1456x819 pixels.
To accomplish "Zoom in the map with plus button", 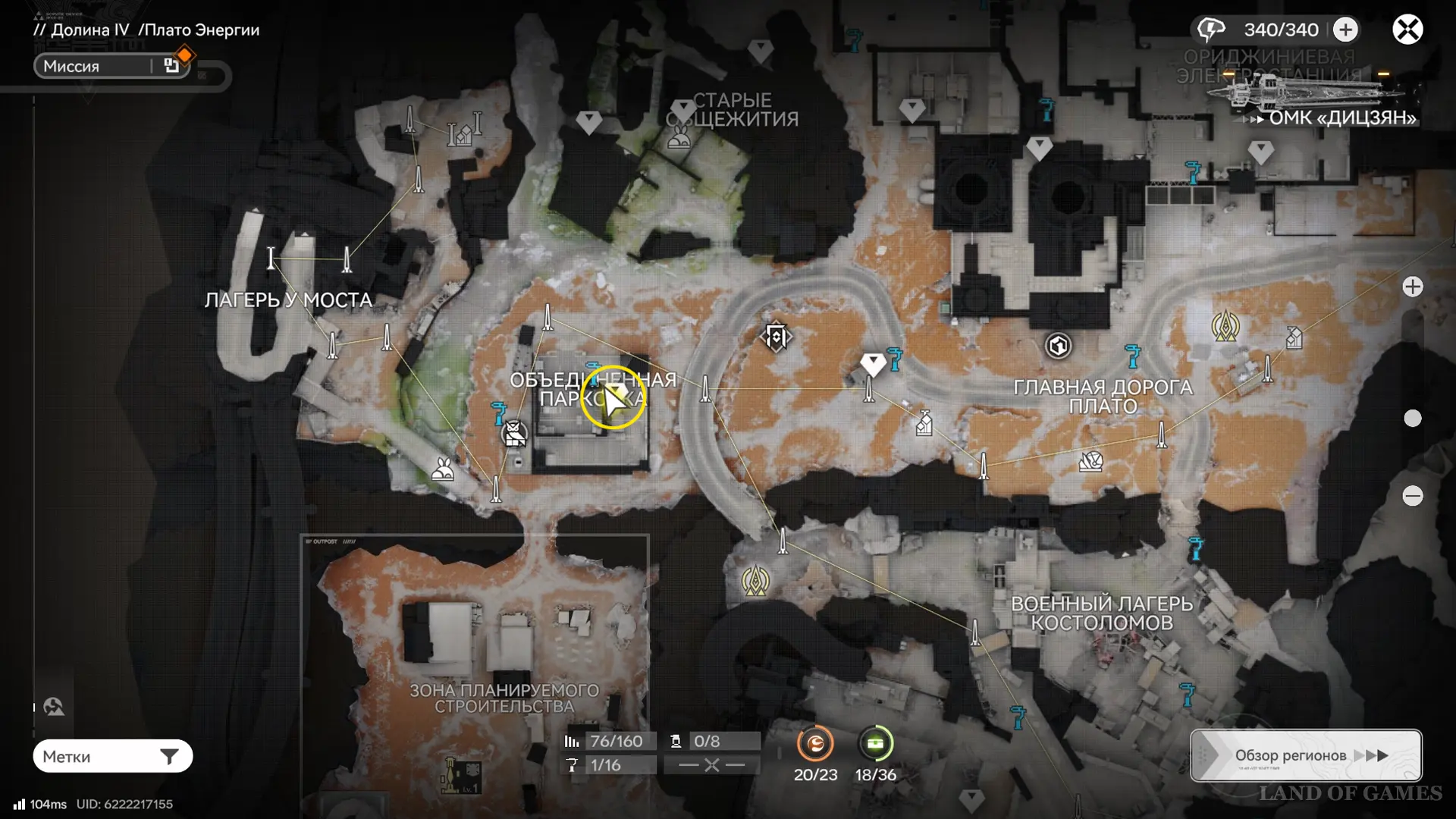I will (1412, 287).
